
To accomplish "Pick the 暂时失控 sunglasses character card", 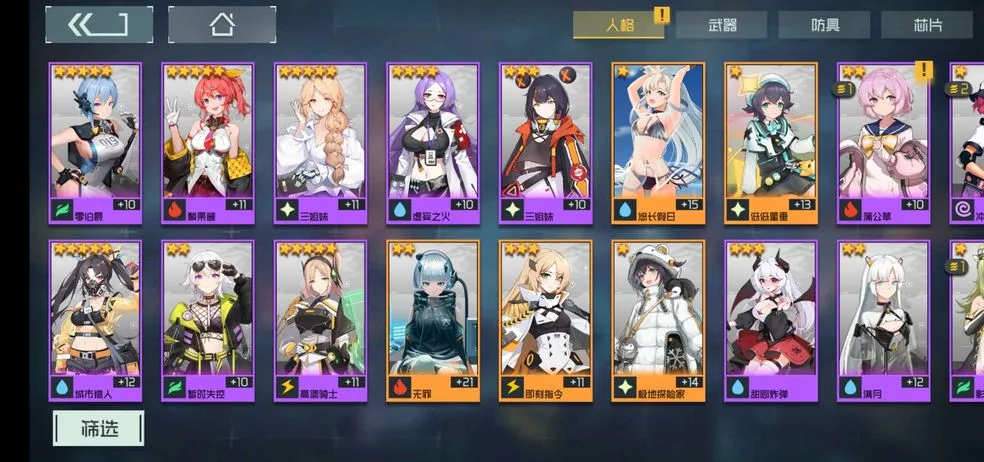I will pyautogui.click(x=208, y=320).
